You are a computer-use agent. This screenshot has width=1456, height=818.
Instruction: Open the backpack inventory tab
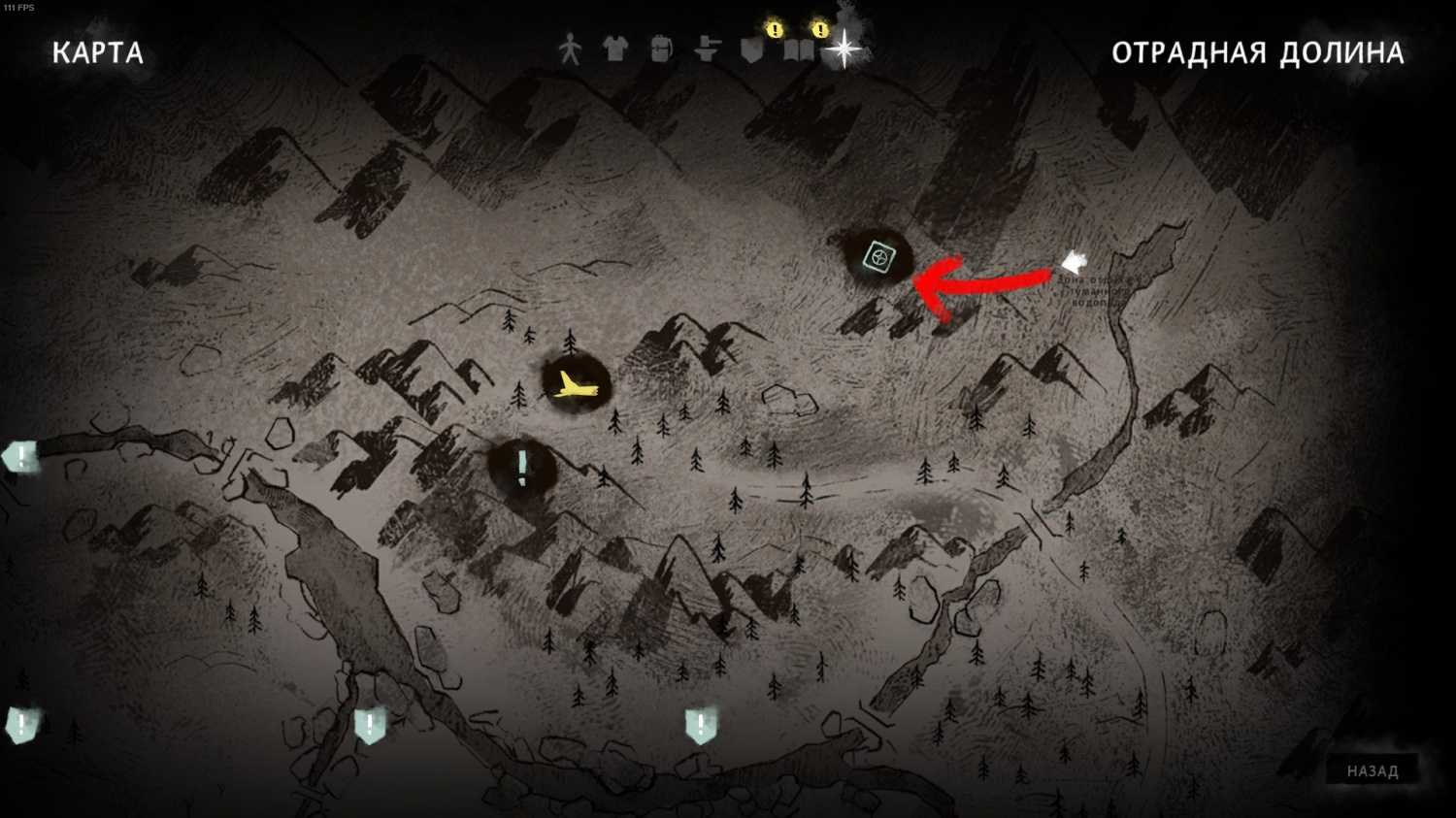coord(661,49)
